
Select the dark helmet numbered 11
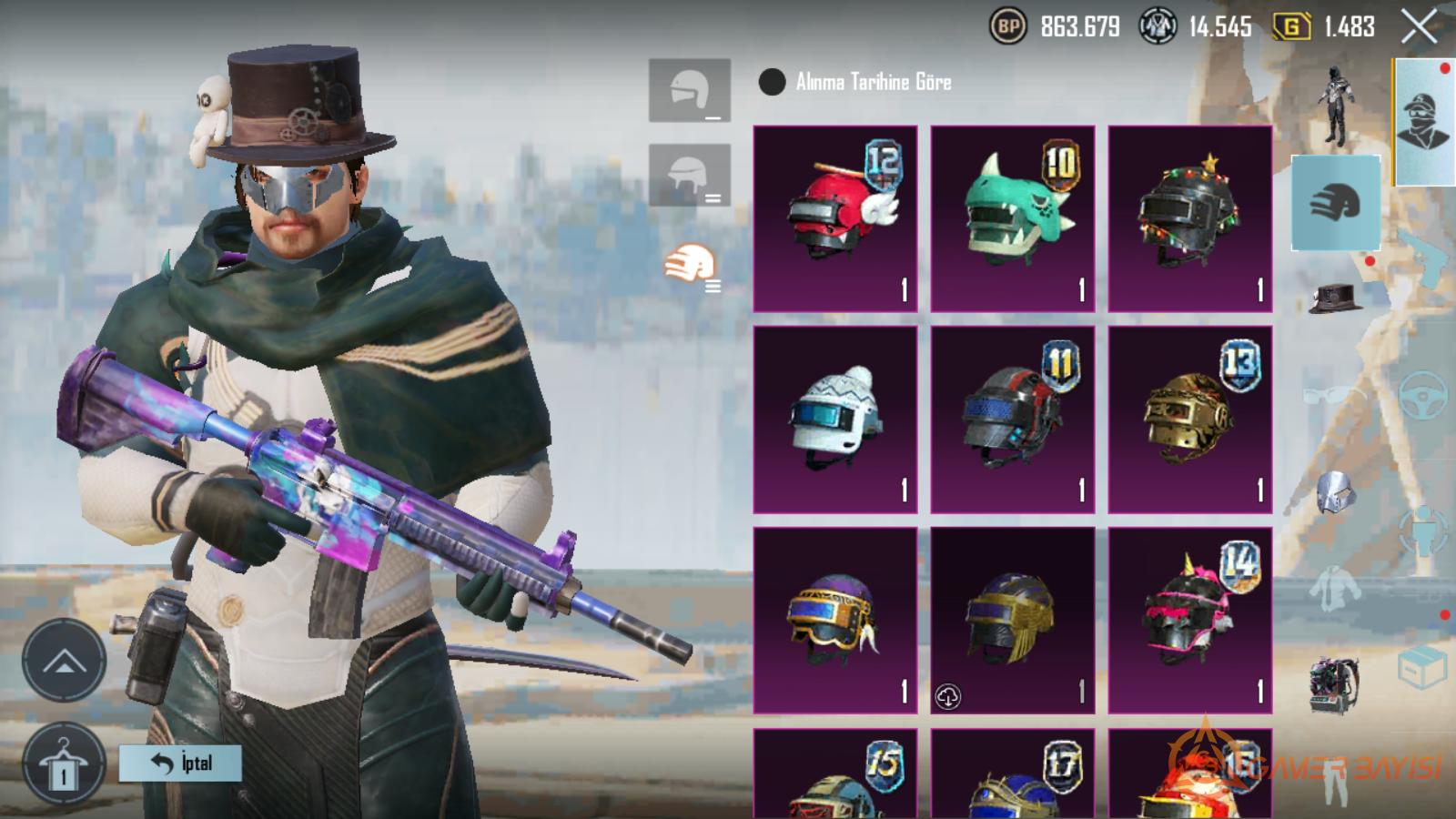tap(1012, 420)
